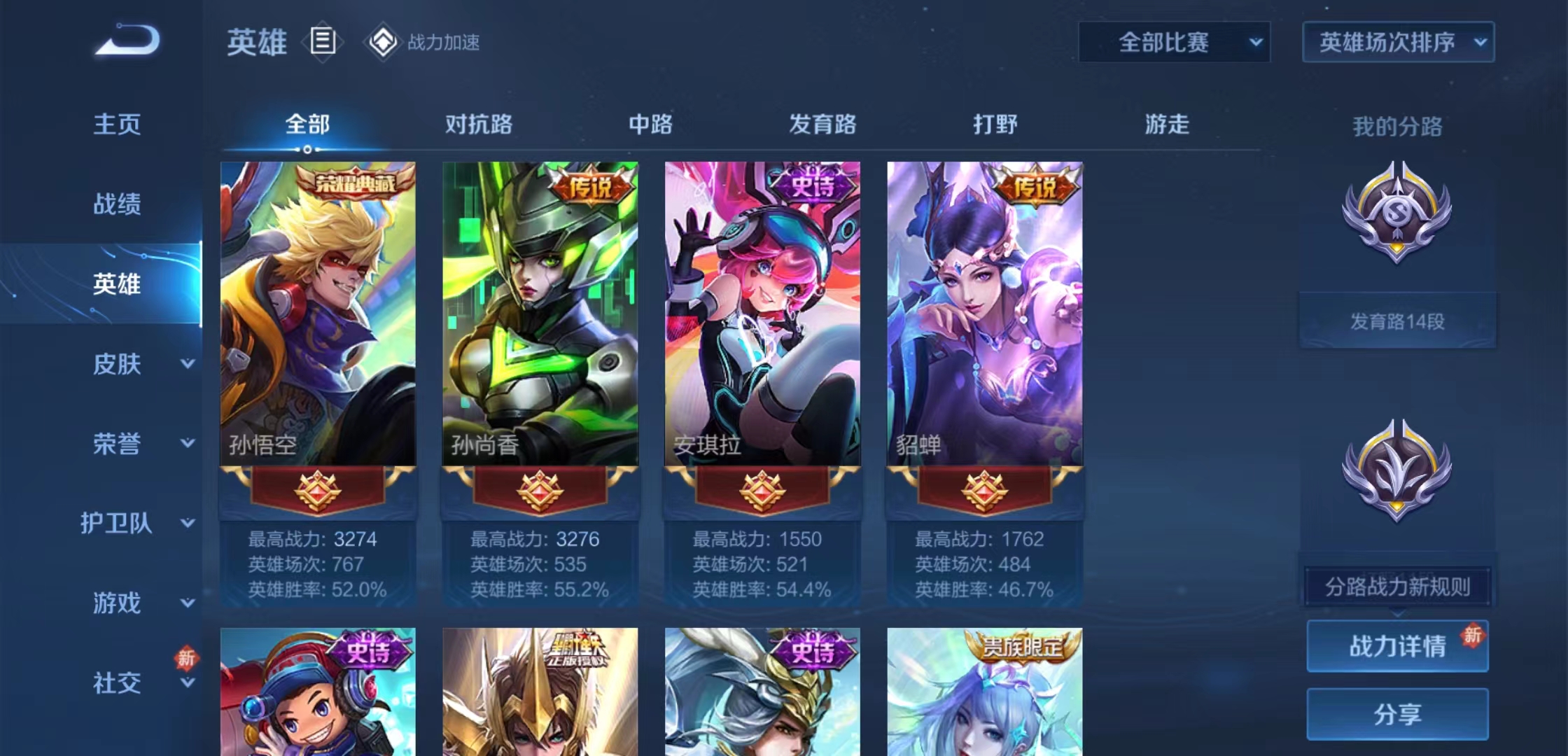This screenshot has height=756, width=1568.
Task: Open the 战绩 menu in the sidebar
Action: pyautogui.click(x=115, y=204)
